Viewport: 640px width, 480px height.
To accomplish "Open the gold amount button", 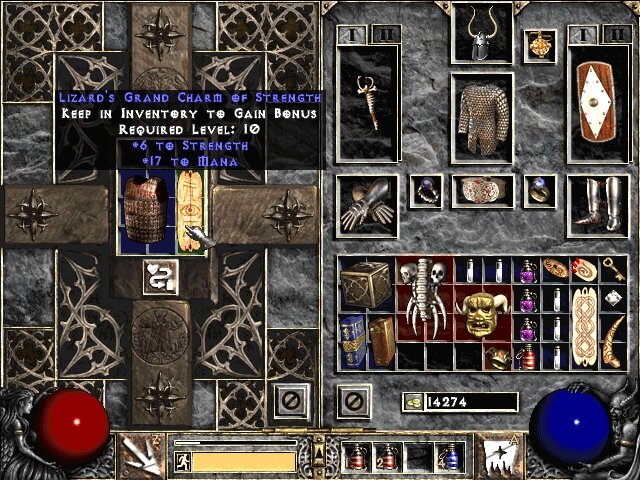I will (x=413, y=401).
